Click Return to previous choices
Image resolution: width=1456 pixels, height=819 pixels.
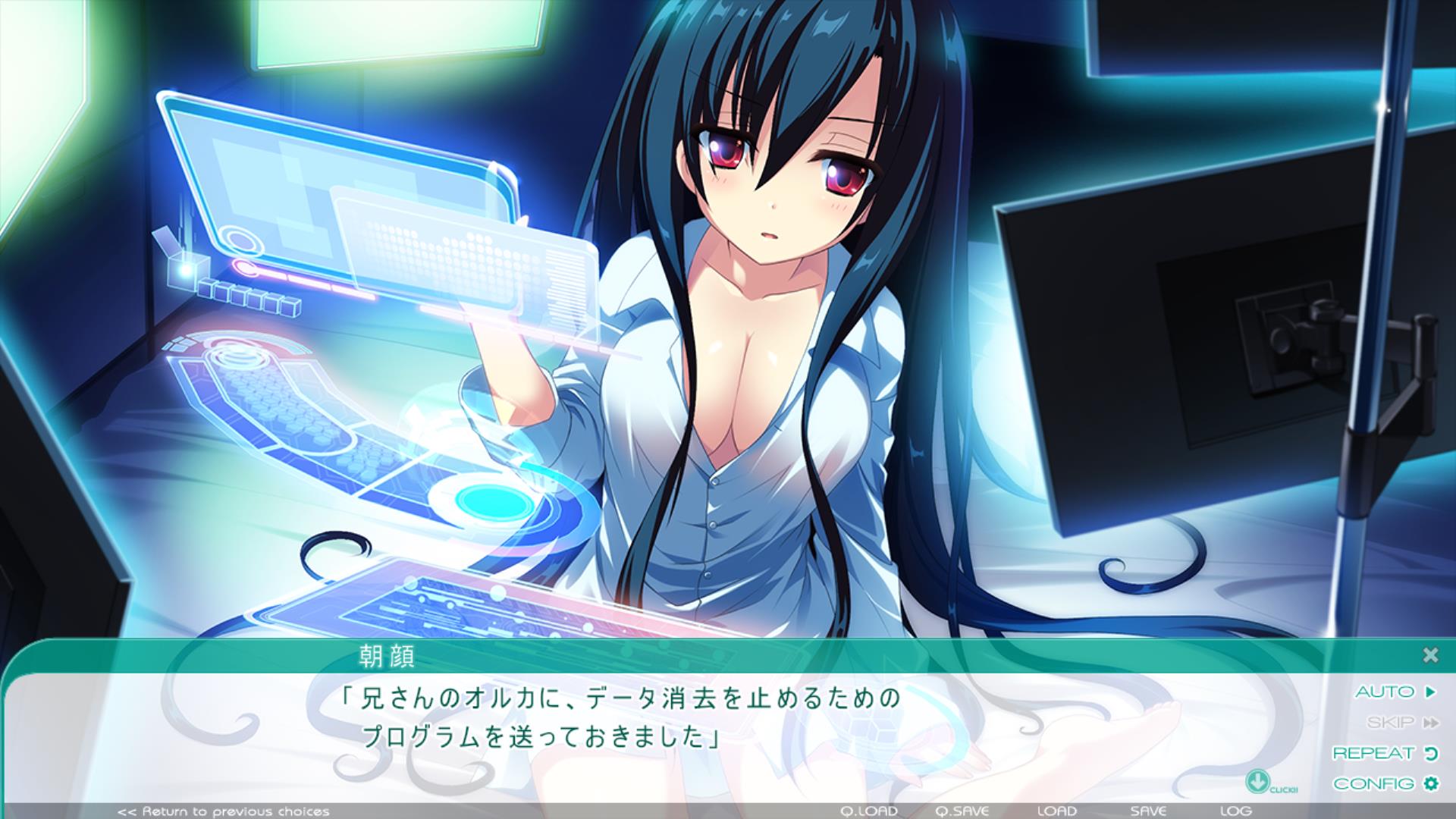(224, 811)
